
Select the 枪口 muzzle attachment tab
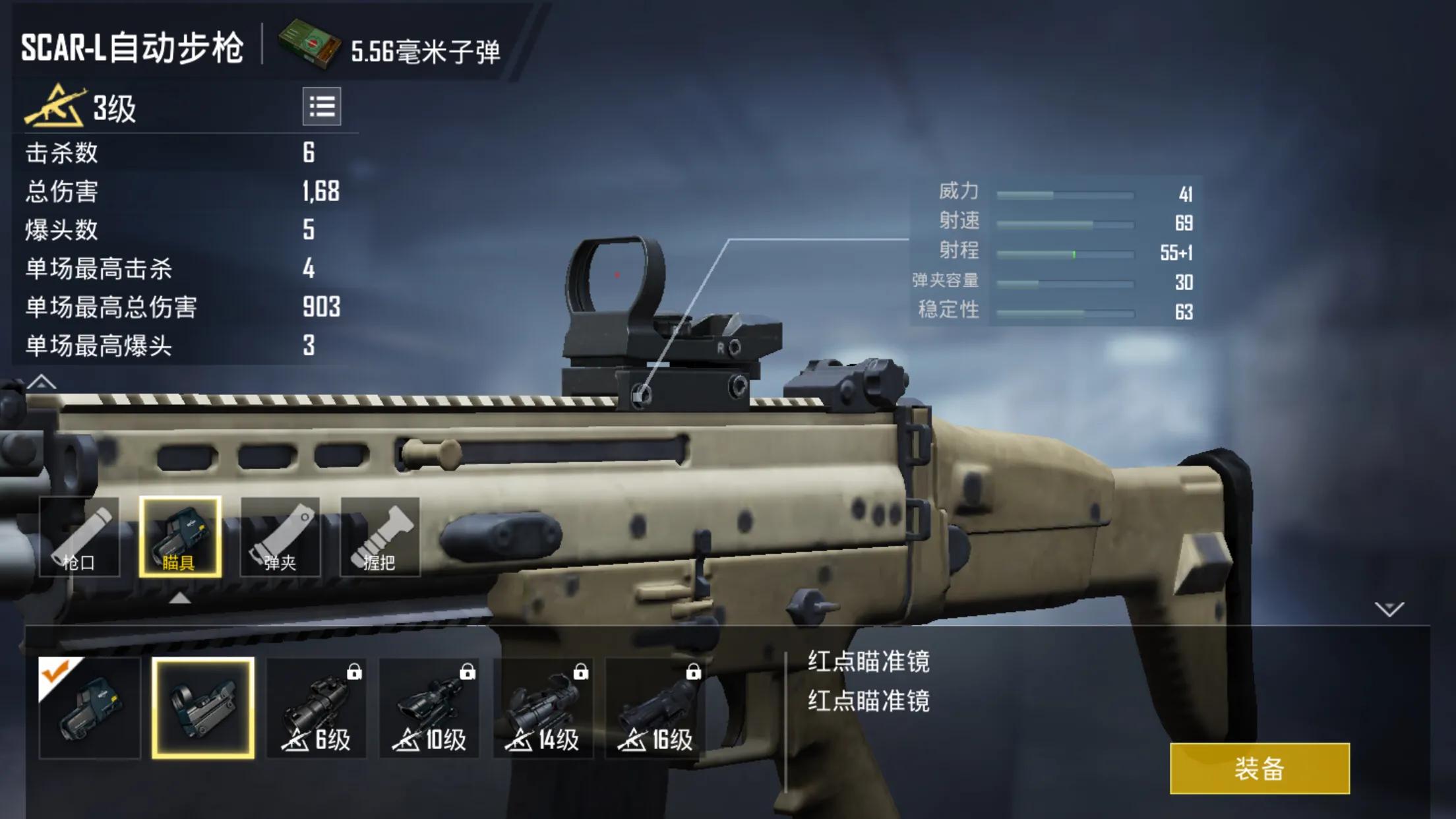point(80,537)
